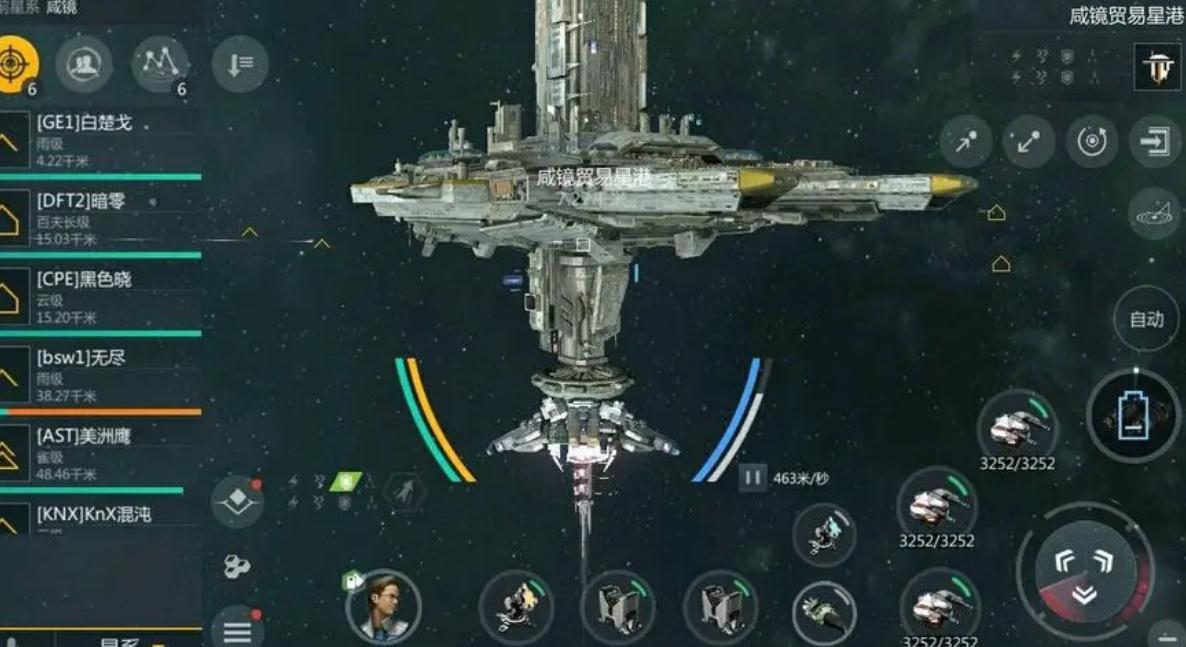The width and height of the screenshot is (1186, 647).
Task: Select the yellow crosshair target filter
Action: pyautogui.click(x=14, y=64)
